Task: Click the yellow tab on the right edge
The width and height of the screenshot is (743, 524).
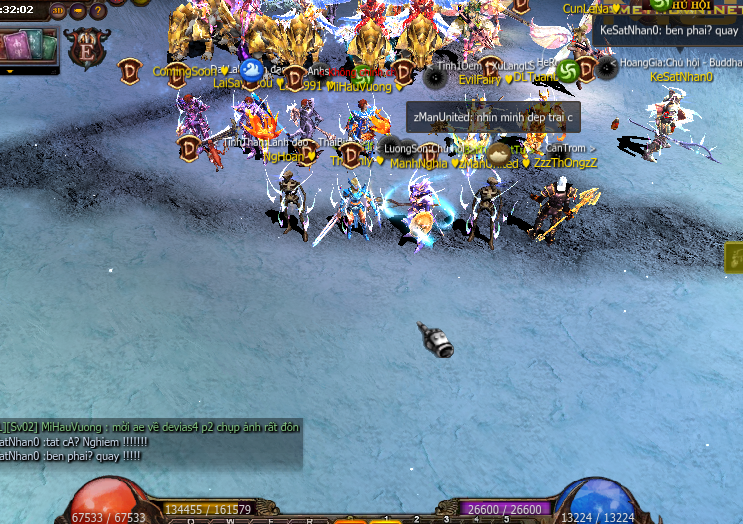Action: pos(734,257)
